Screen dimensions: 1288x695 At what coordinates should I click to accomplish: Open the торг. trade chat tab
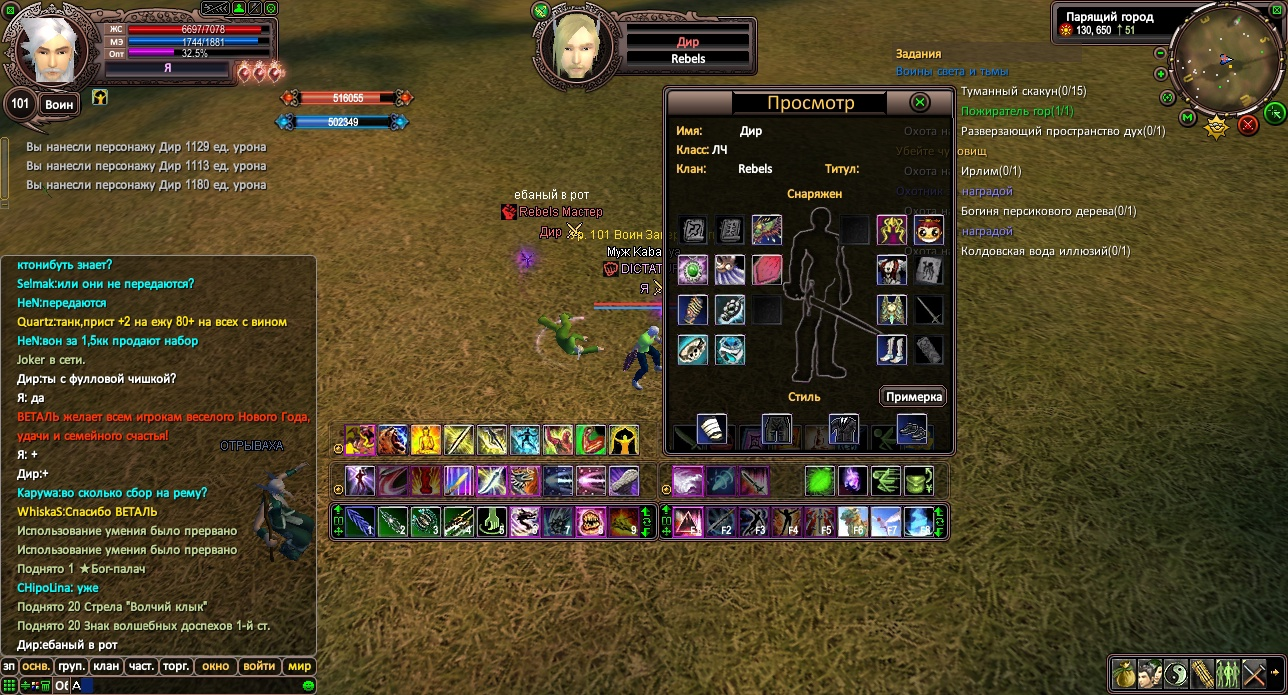177,666
